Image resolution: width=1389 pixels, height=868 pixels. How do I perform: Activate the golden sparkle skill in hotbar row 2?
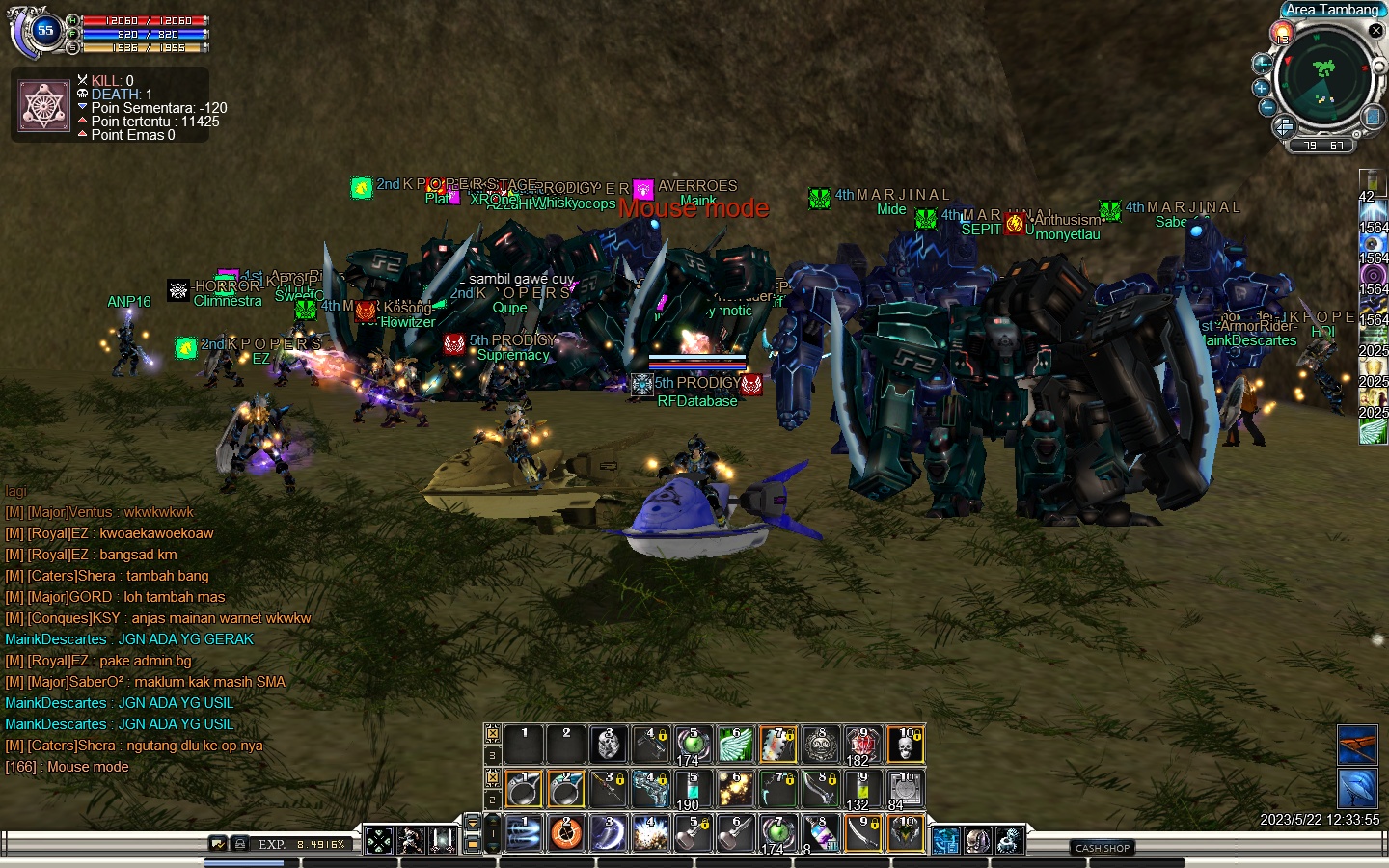point(735,790)
